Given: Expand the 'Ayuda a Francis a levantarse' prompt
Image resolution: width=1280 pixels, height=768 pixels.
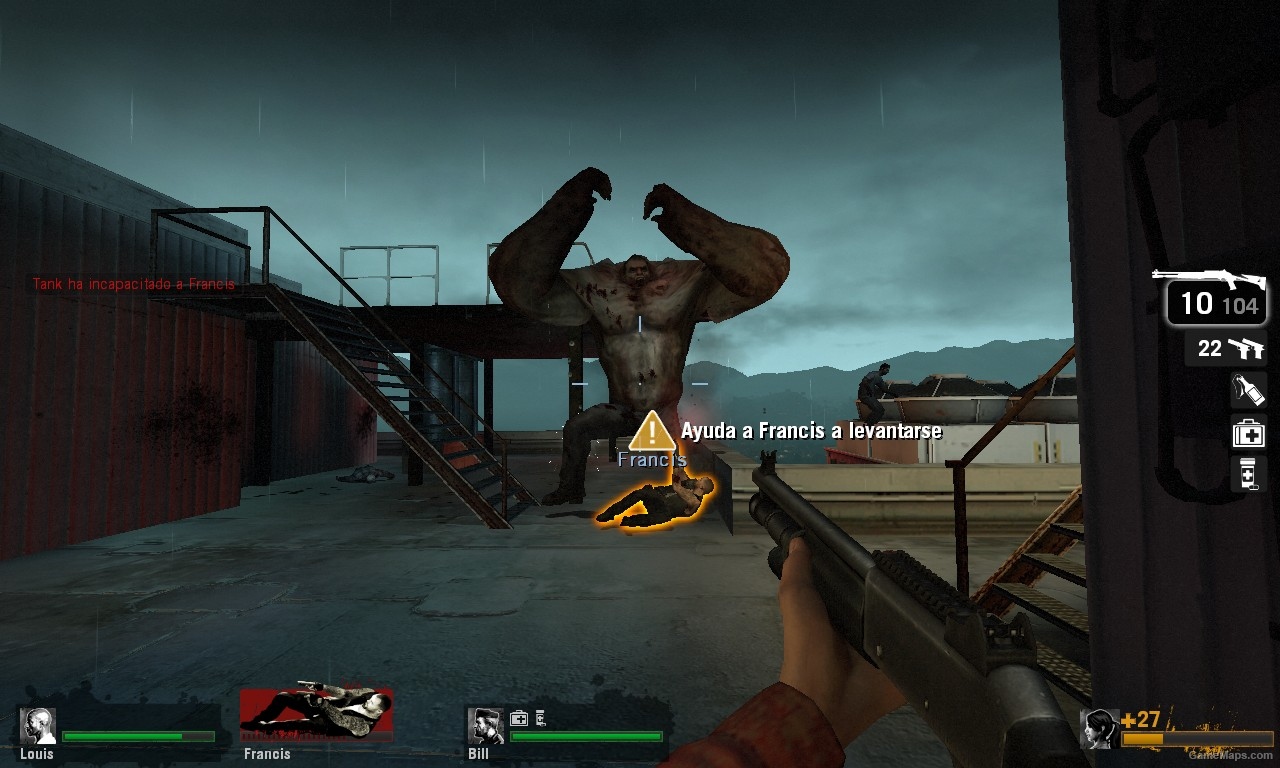Looking at the screenshot, I should 811,431.
